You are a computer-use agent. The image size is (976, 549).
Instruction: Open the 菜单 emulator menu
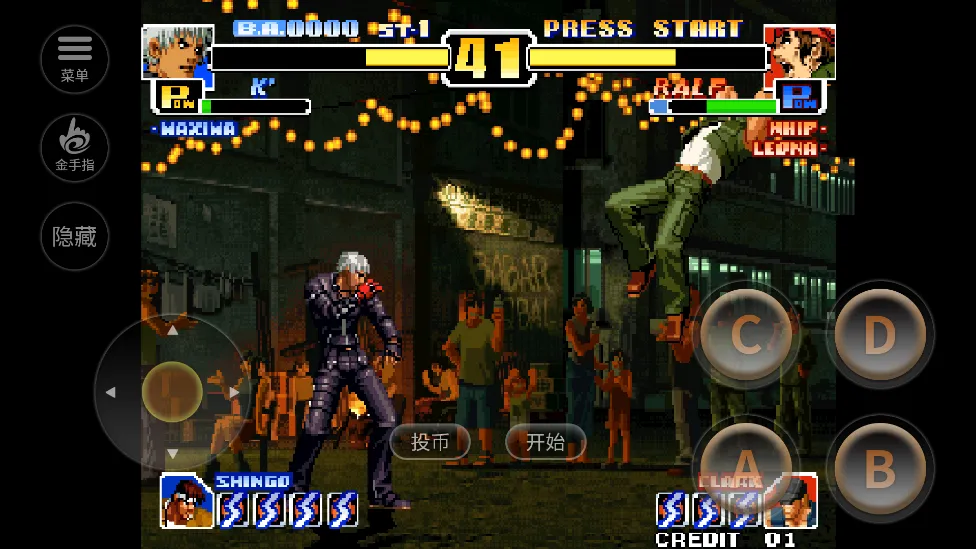tap(75, 59)
